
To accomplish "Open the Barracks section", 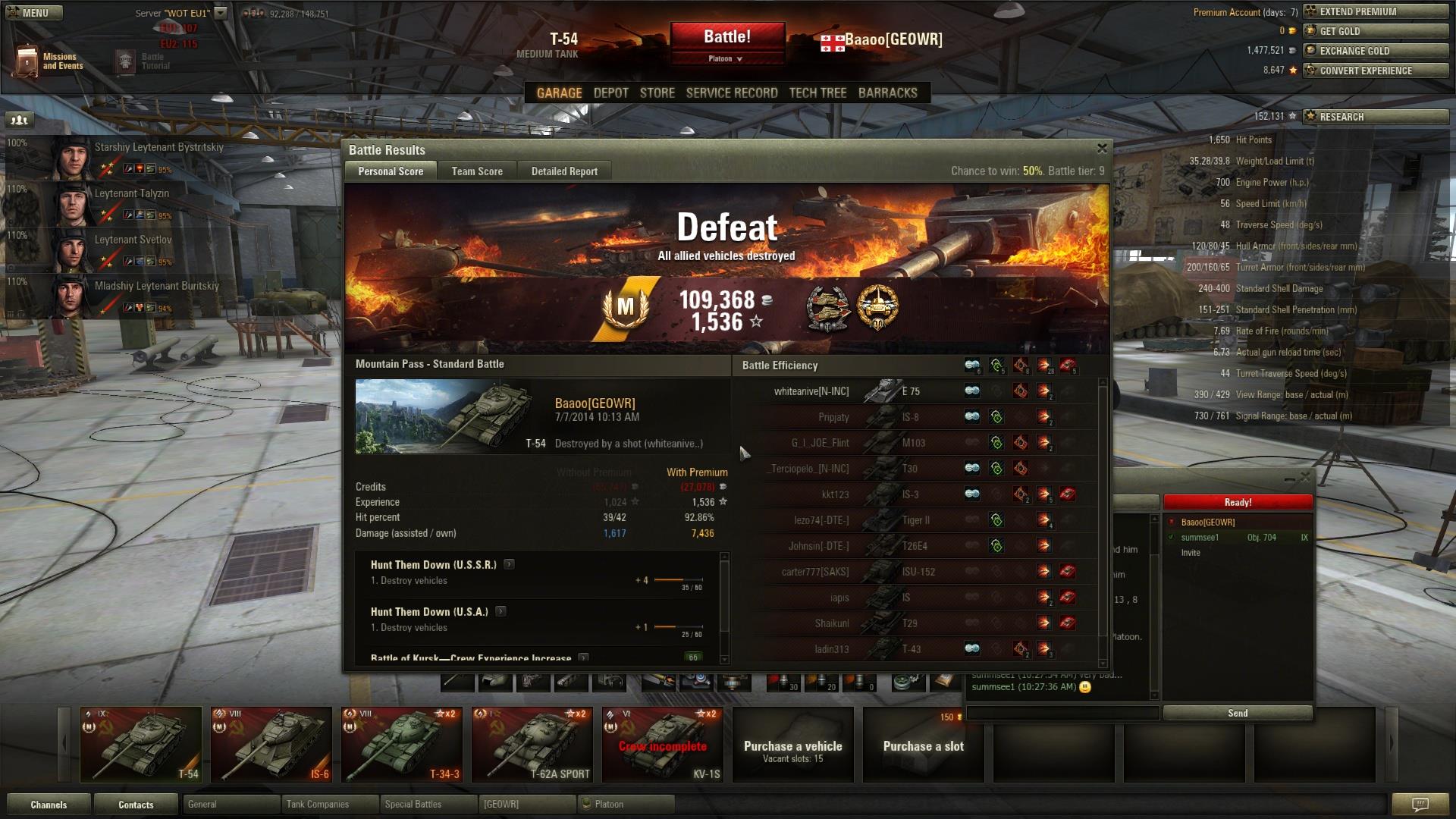I will coord(887,93).
